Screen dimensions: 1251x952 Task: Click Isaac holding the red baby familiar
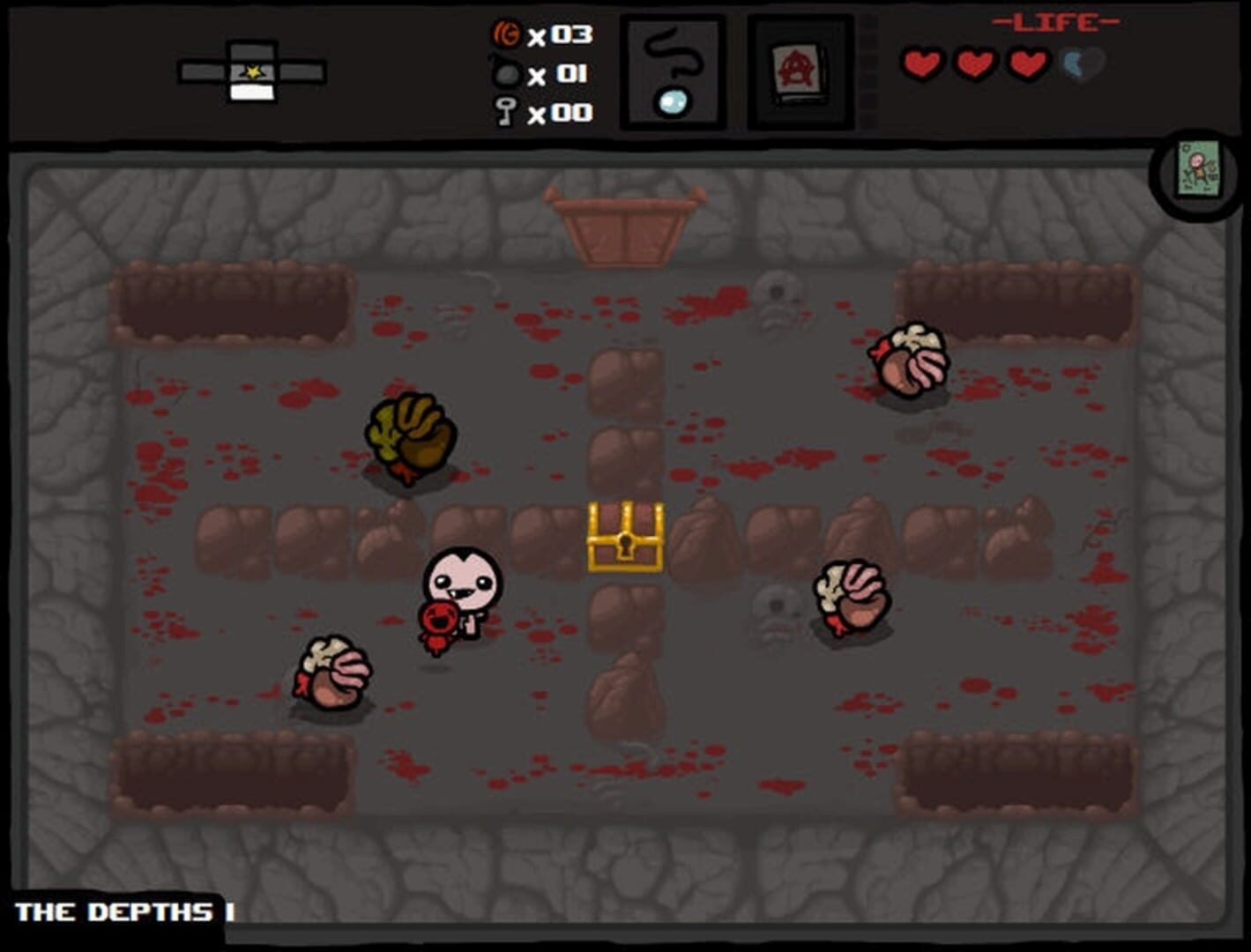click(x=458, y=591)
